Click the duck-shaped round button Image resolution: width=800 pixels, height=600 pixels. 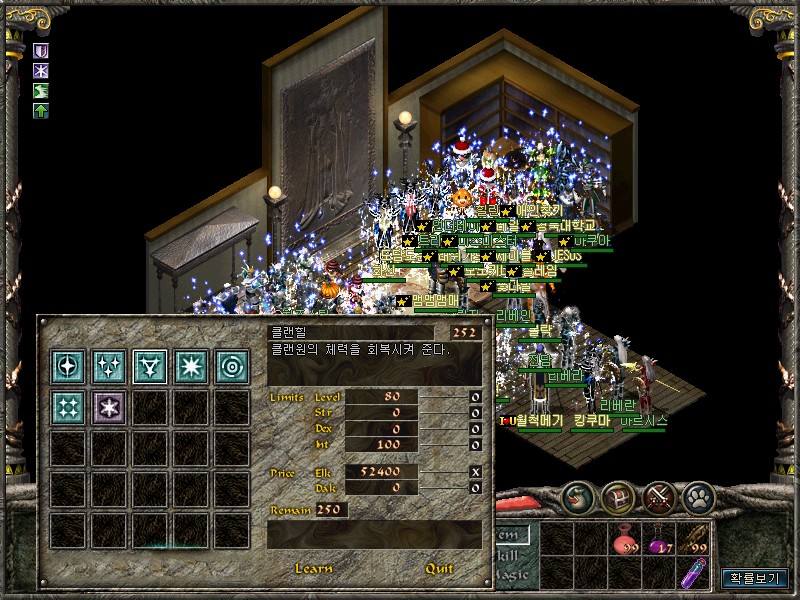click(x=579, y=497)
